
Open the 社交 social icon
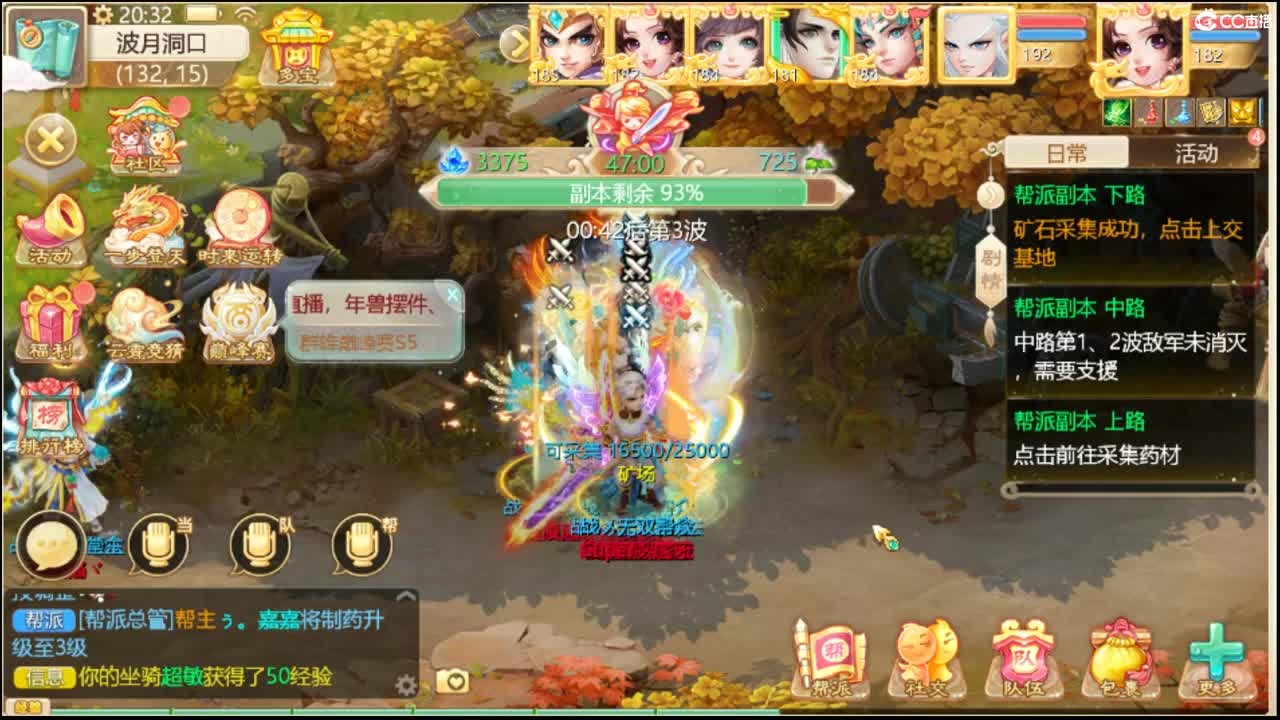coord(925,655)
